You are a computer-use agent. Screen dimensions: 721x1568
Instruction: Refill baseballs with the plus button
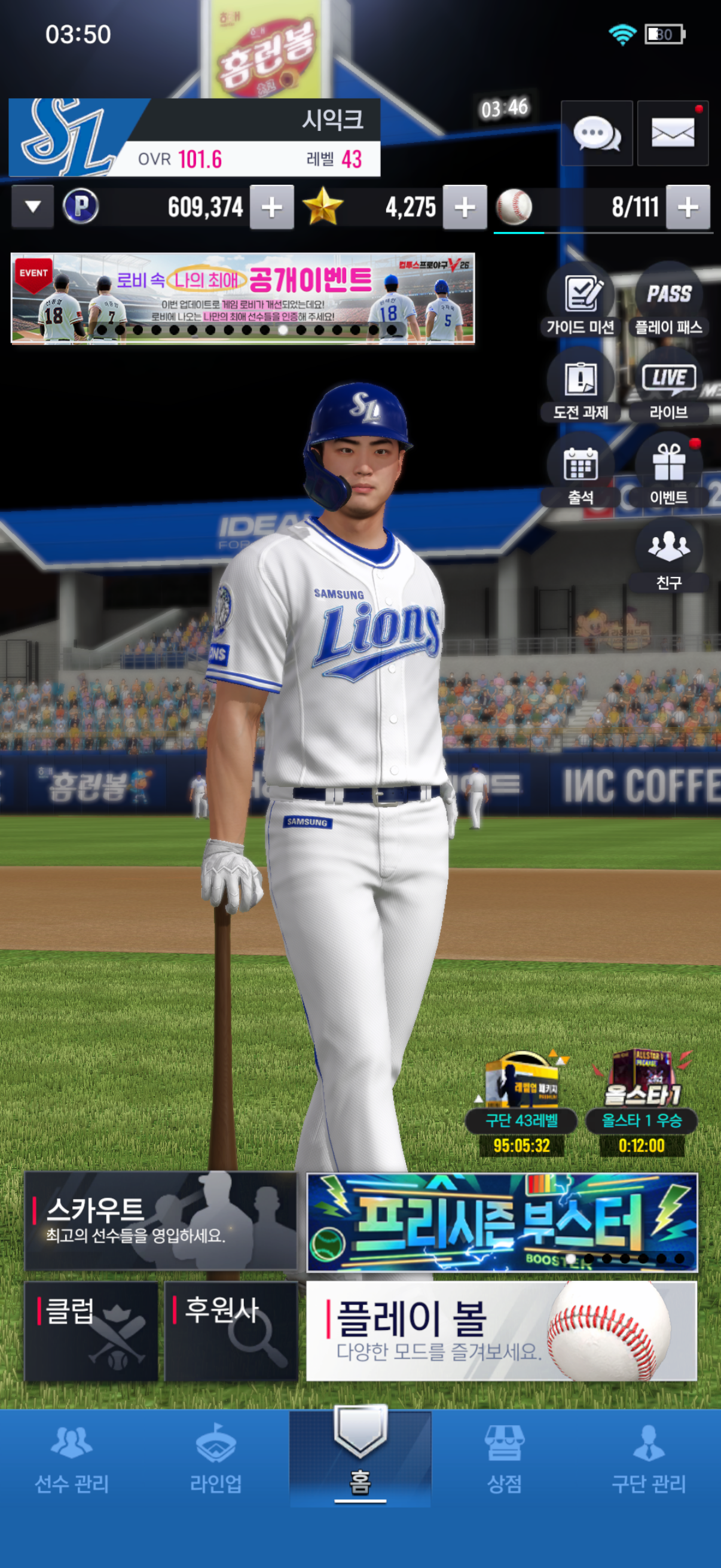click(688, 208)
